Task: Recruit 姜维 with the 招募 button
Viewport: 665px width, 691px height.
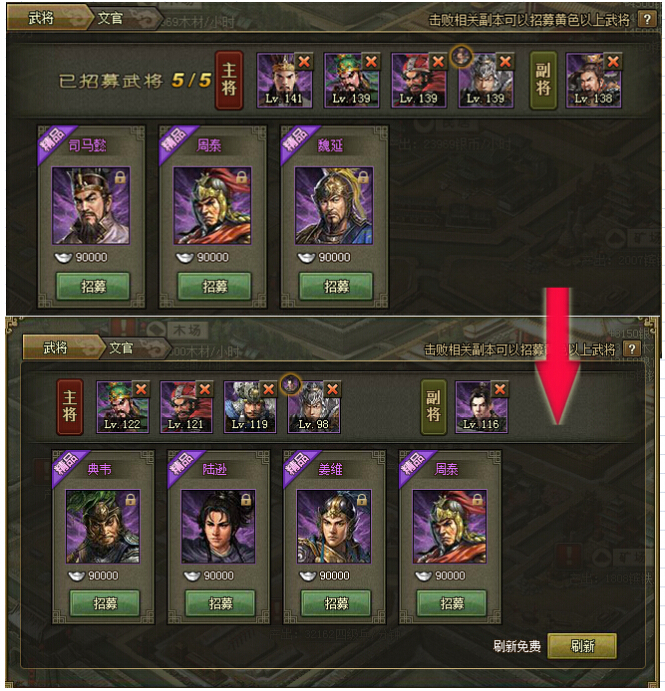Action: (x=336, y=604)
